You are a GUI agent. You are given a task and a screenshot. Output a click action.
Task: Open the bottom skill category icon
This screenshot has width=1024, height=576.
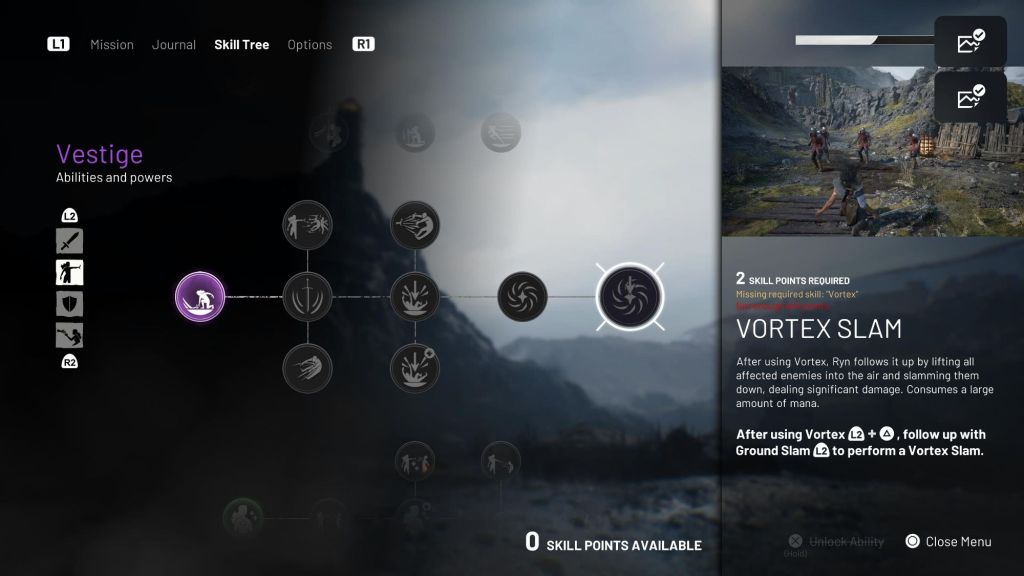click(x=70, y=335)
